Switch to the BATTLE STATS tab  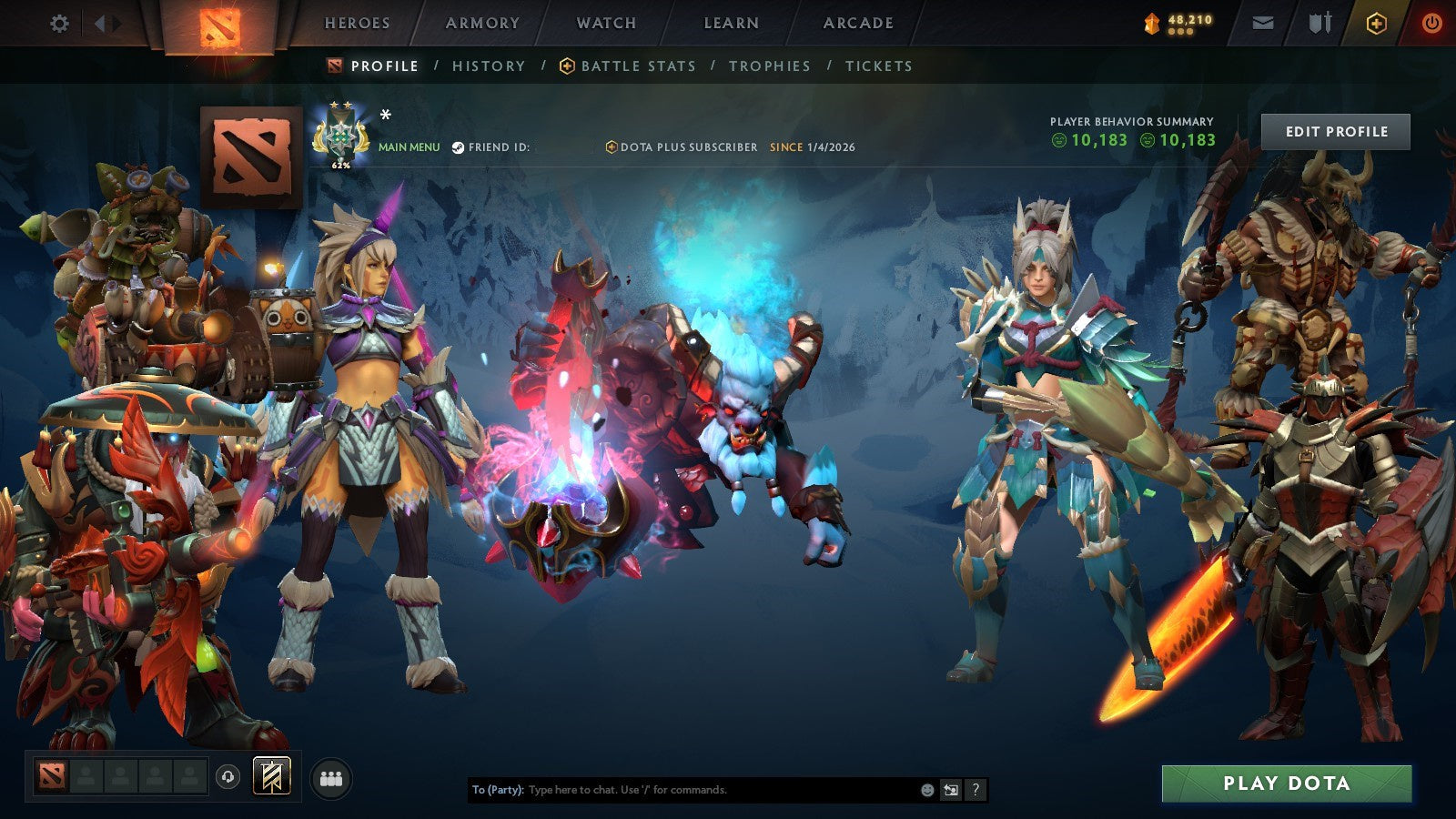point(637,66)
